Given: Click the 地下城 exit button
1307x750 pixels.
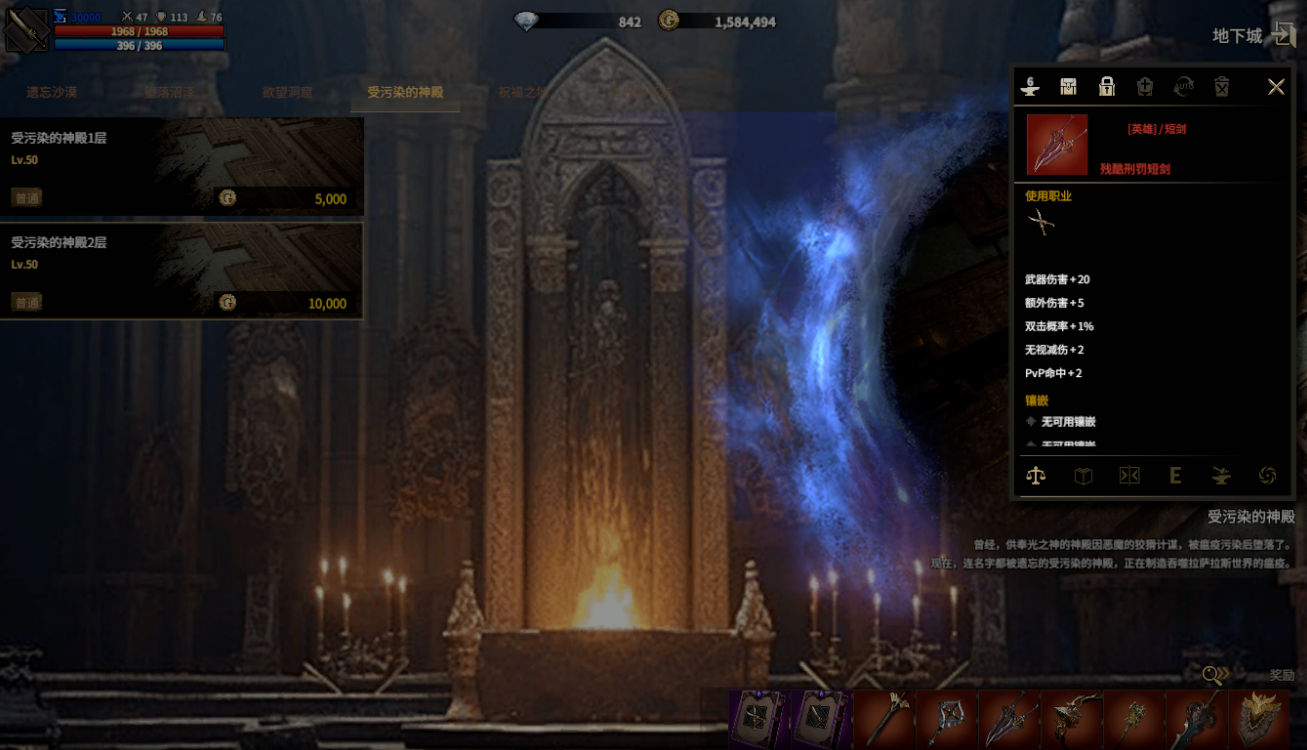Looking at the screenshot, I should coord(1282,35).
